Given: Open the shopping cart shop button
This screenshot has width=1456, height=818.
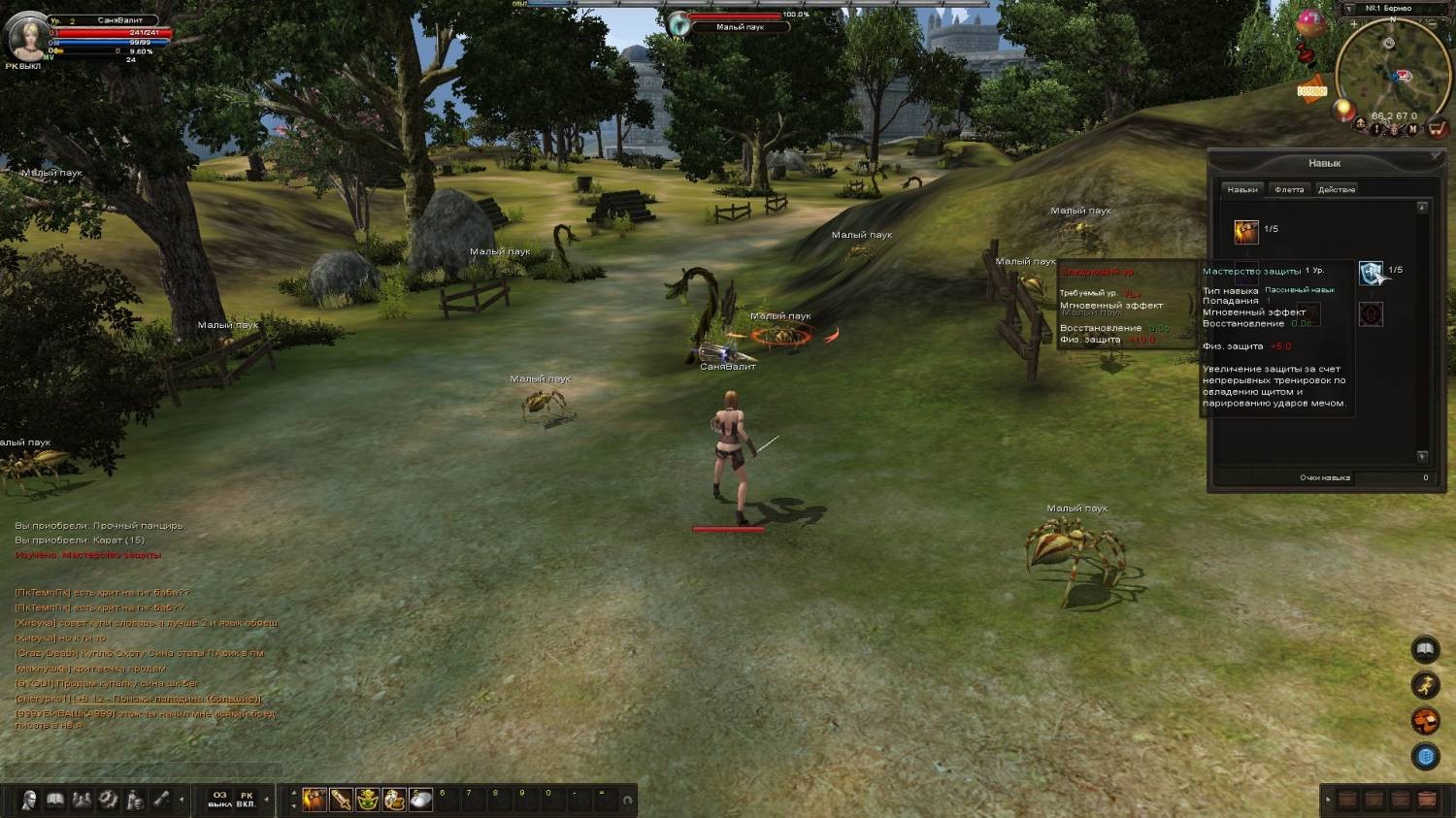Looking at the screenshot, I should pyautogui.click(x=1438, y=130).
